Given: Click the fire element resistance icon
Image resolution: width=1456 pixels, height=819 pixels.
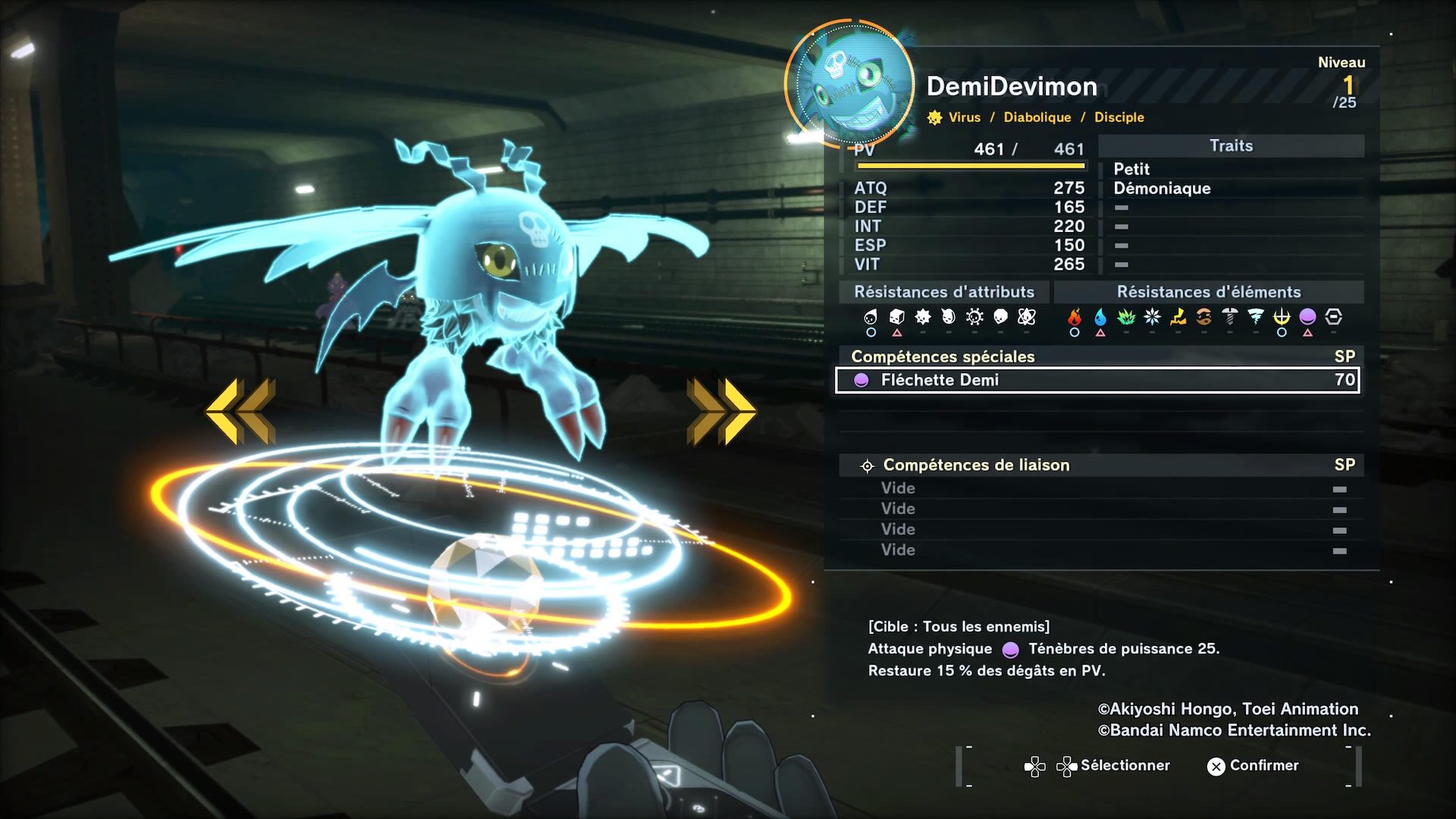Looking at the screenshot, I should point(1075,317).
